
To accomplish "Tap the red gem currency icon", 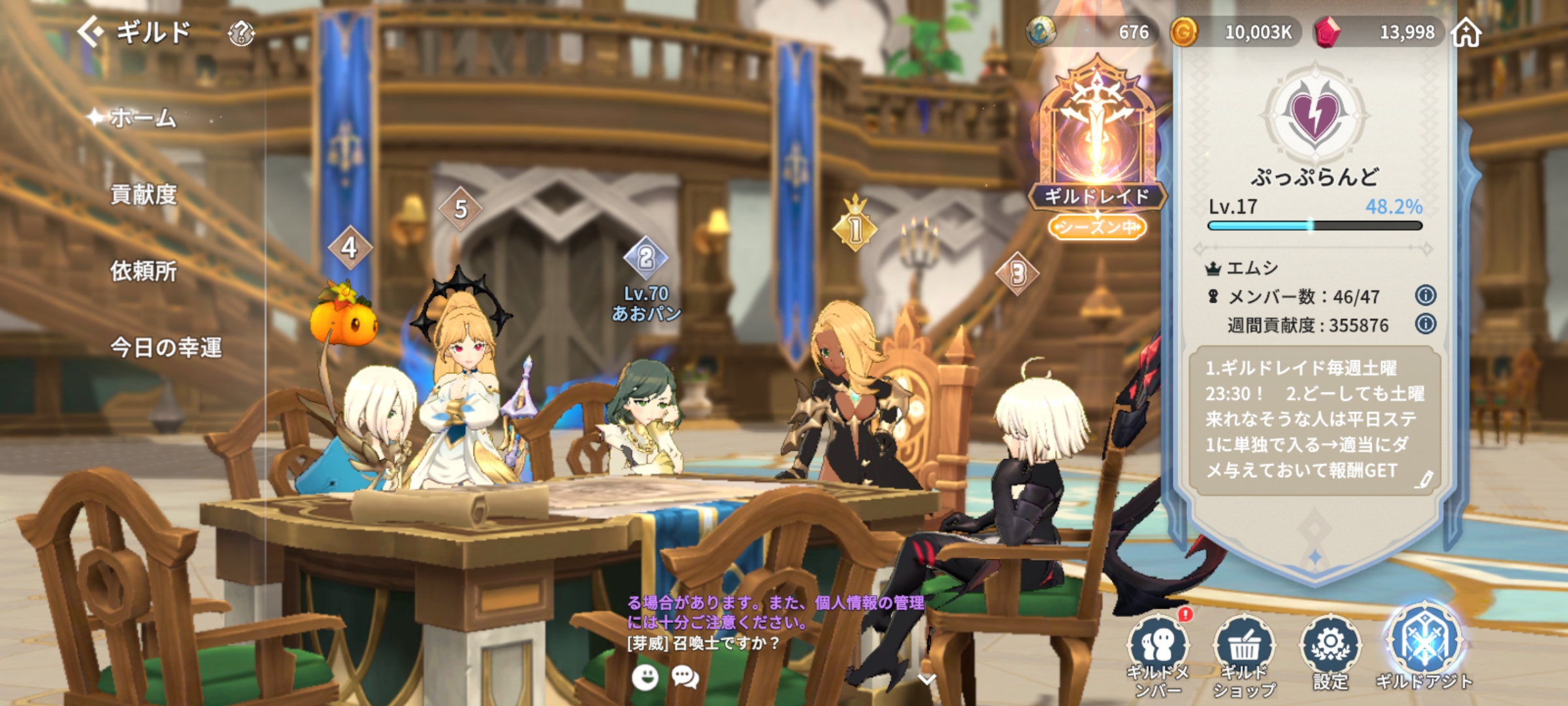I will tap(1327, 32).
